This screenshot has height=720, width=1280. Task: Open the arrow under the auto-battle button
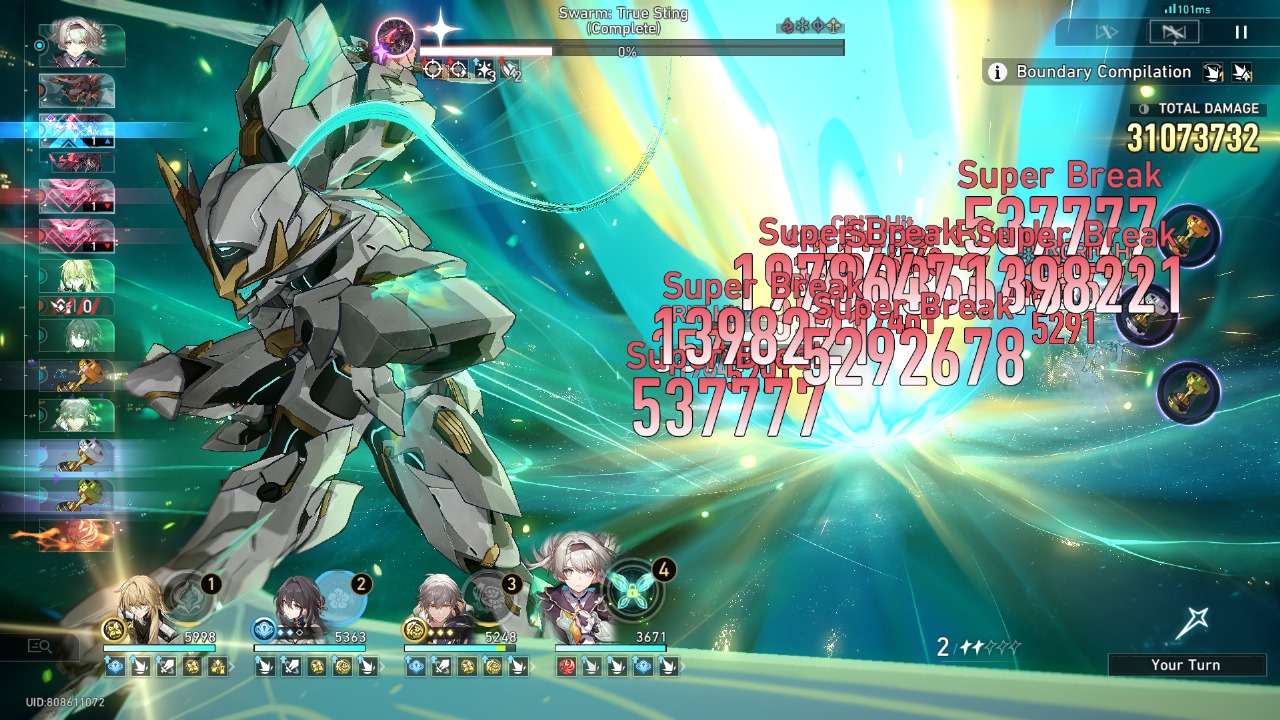point(1174,43)
